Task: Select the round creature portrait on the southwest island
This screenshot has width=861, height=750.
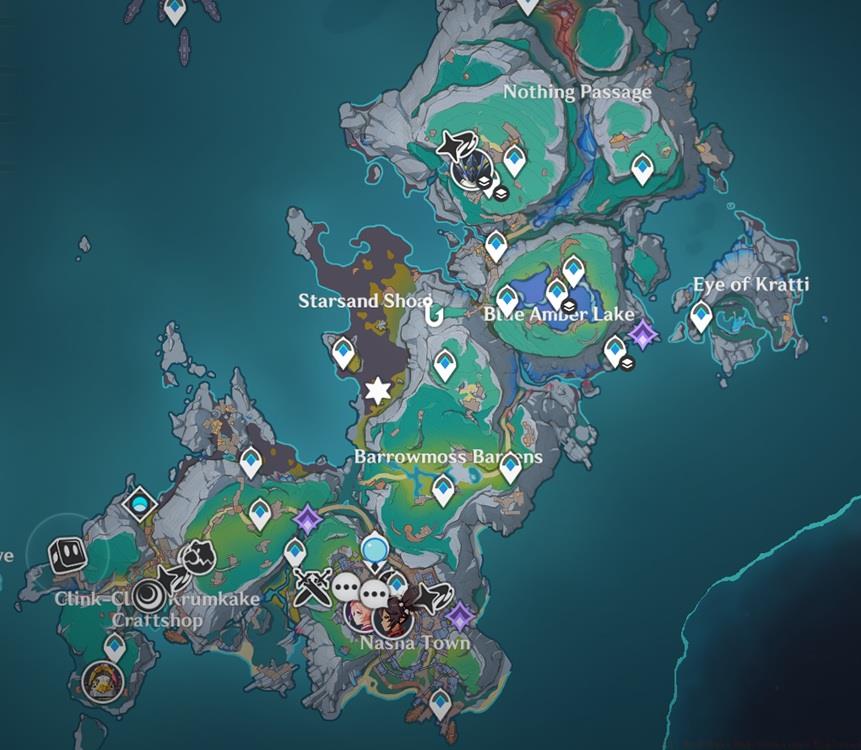Action: 99,681
